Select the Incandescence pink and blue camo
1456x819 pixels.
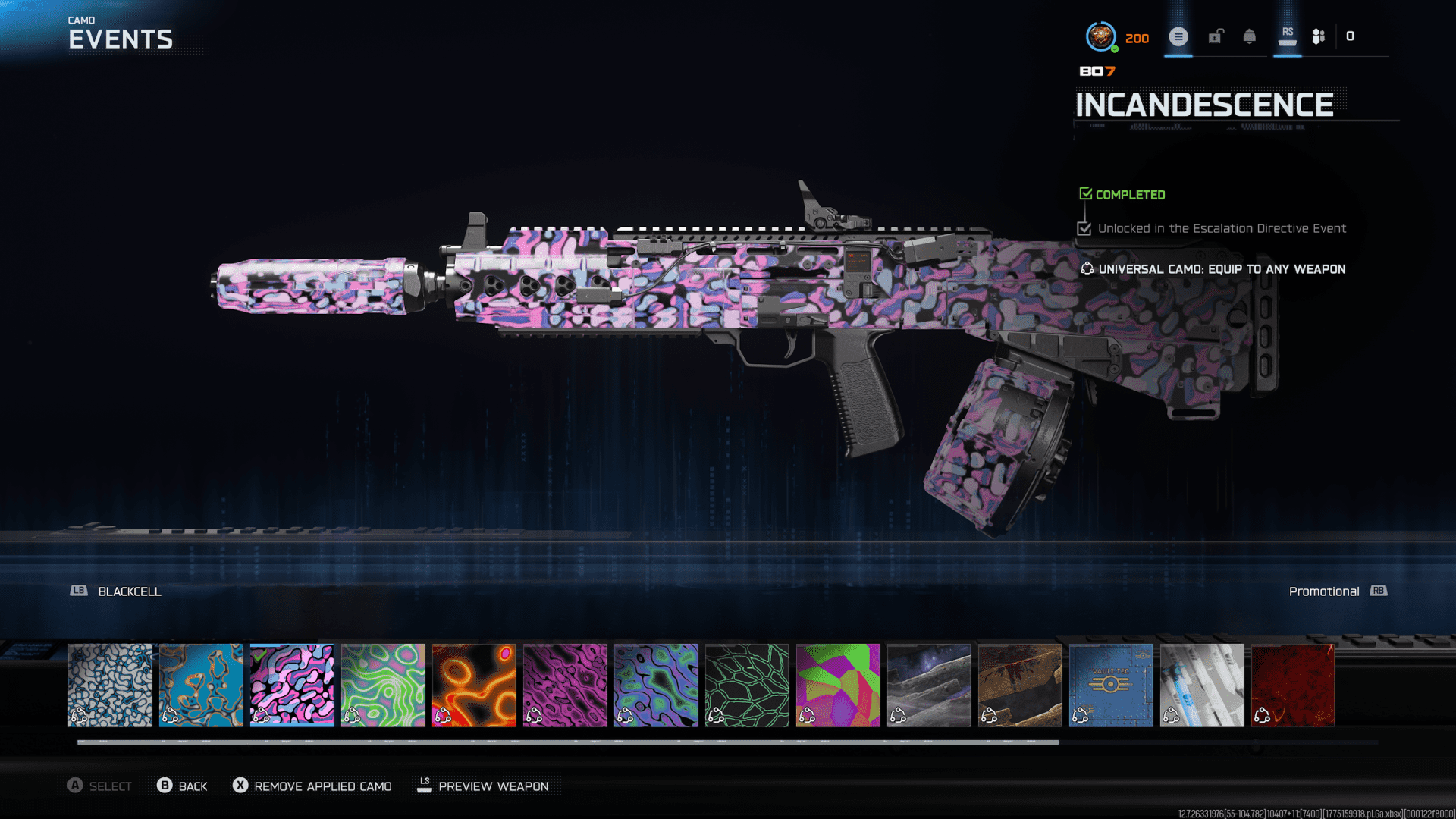click(292, 686)
